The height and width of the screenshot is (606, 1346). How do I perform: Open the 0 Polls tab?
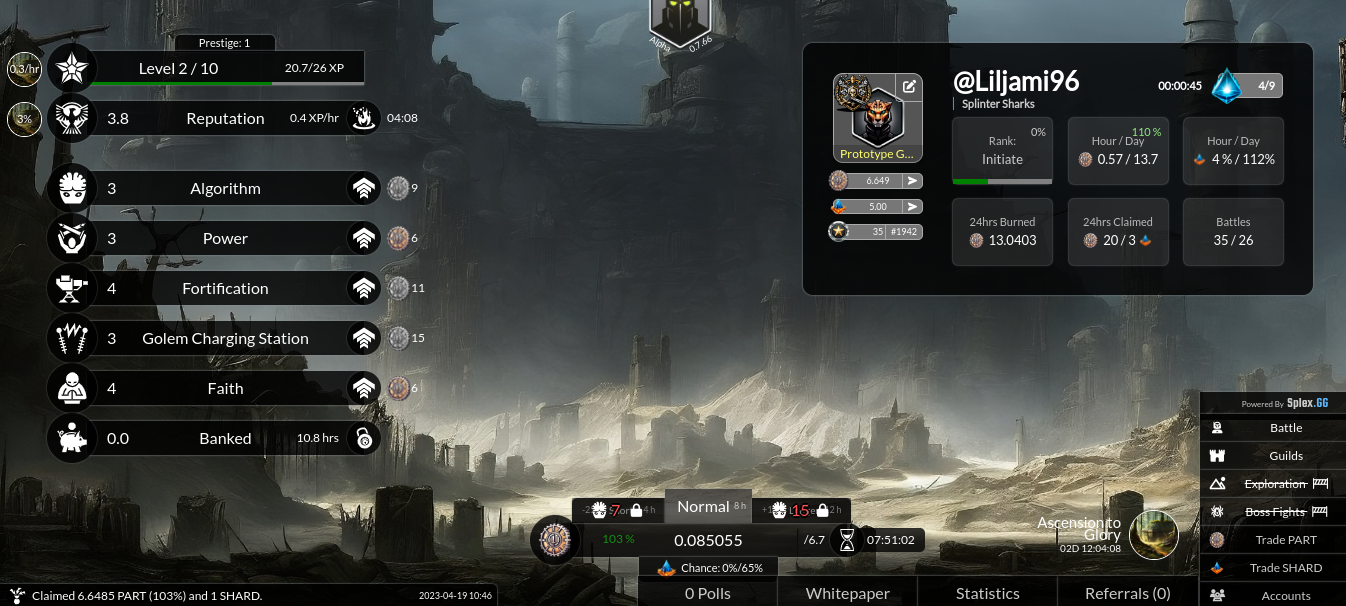[708, 593]
